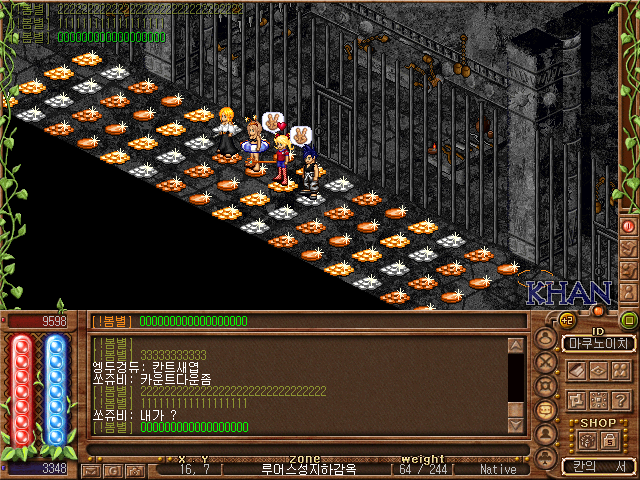Click the four-dot cluster panel button
The image size is (640, 480).
[x=620, y=371]
